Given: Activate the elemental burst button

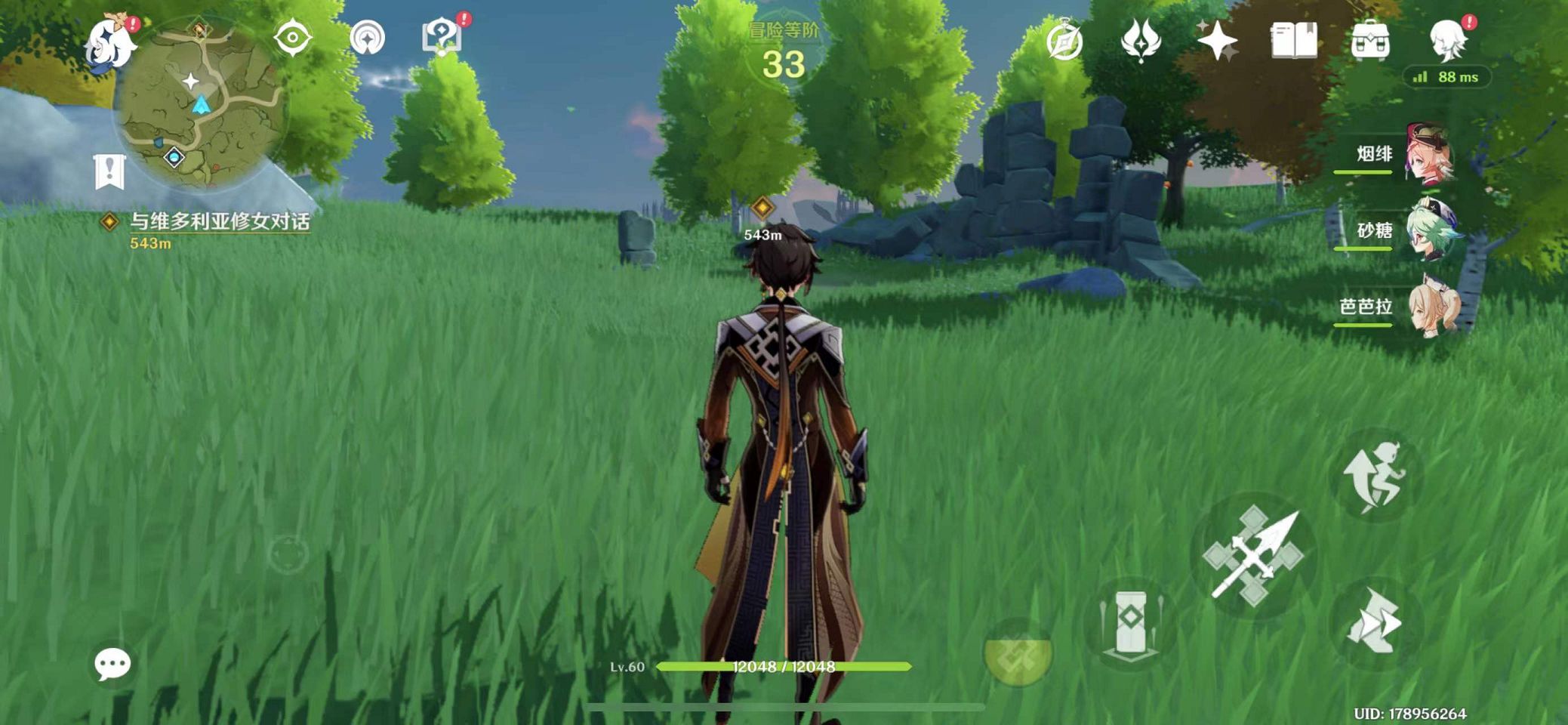Looking at the screenshot, I should tap(1018, 654).
